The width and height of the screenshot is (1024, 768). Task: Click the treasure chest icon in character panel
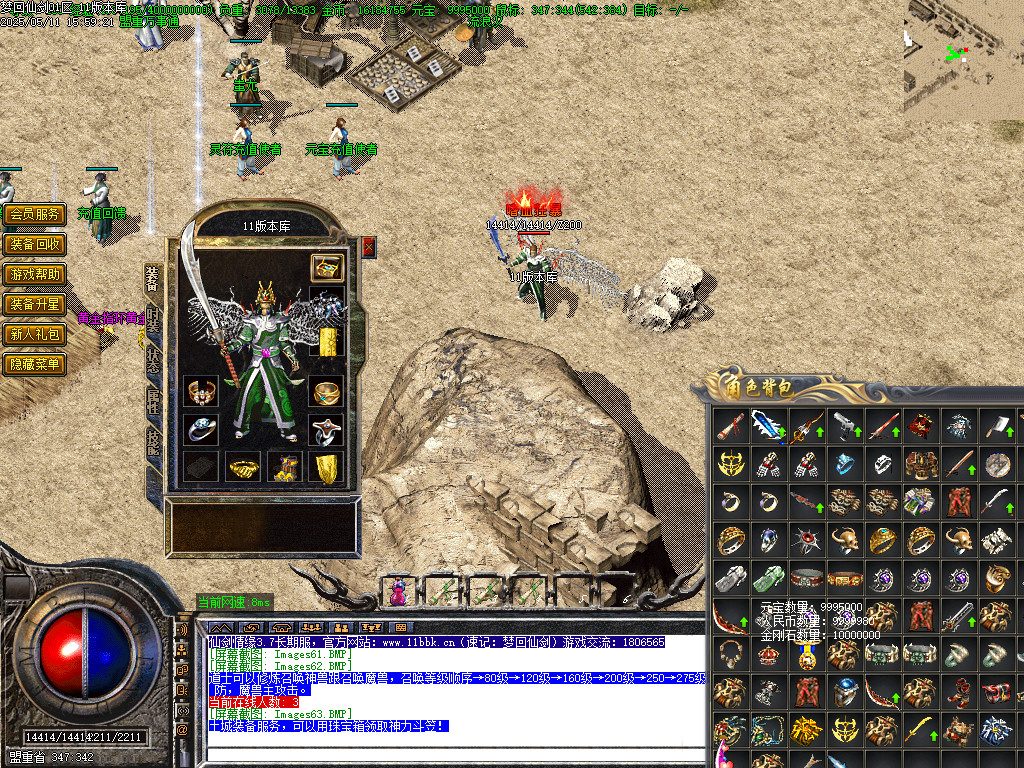(326, 267)
